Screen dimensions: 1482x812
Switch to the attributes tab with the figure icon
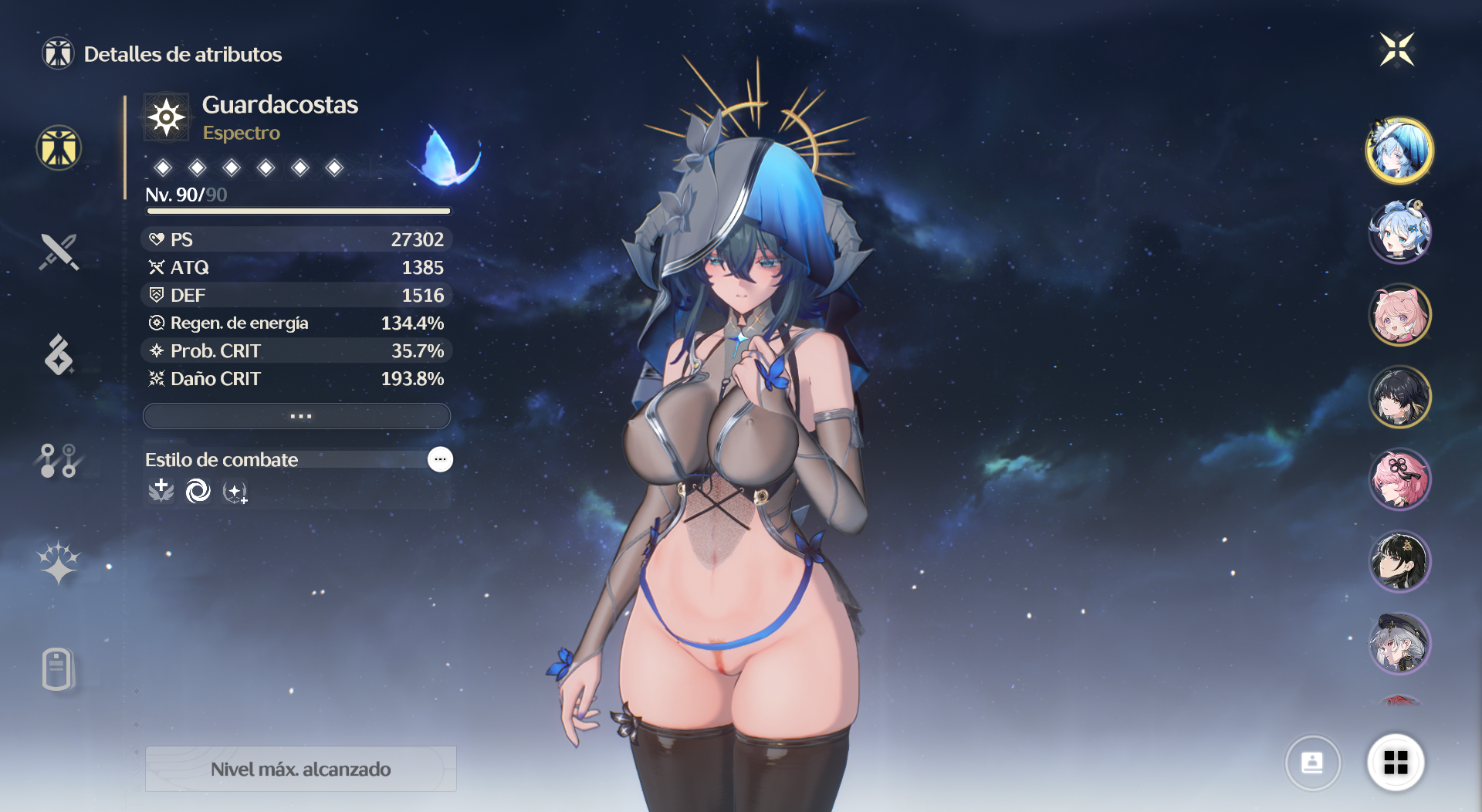coord(59,147)
